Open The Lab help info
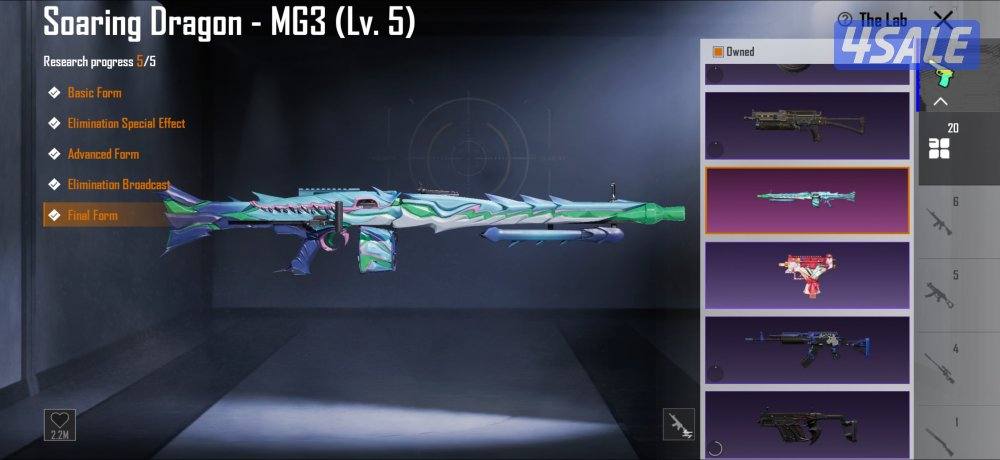 (x=844, y=19)
